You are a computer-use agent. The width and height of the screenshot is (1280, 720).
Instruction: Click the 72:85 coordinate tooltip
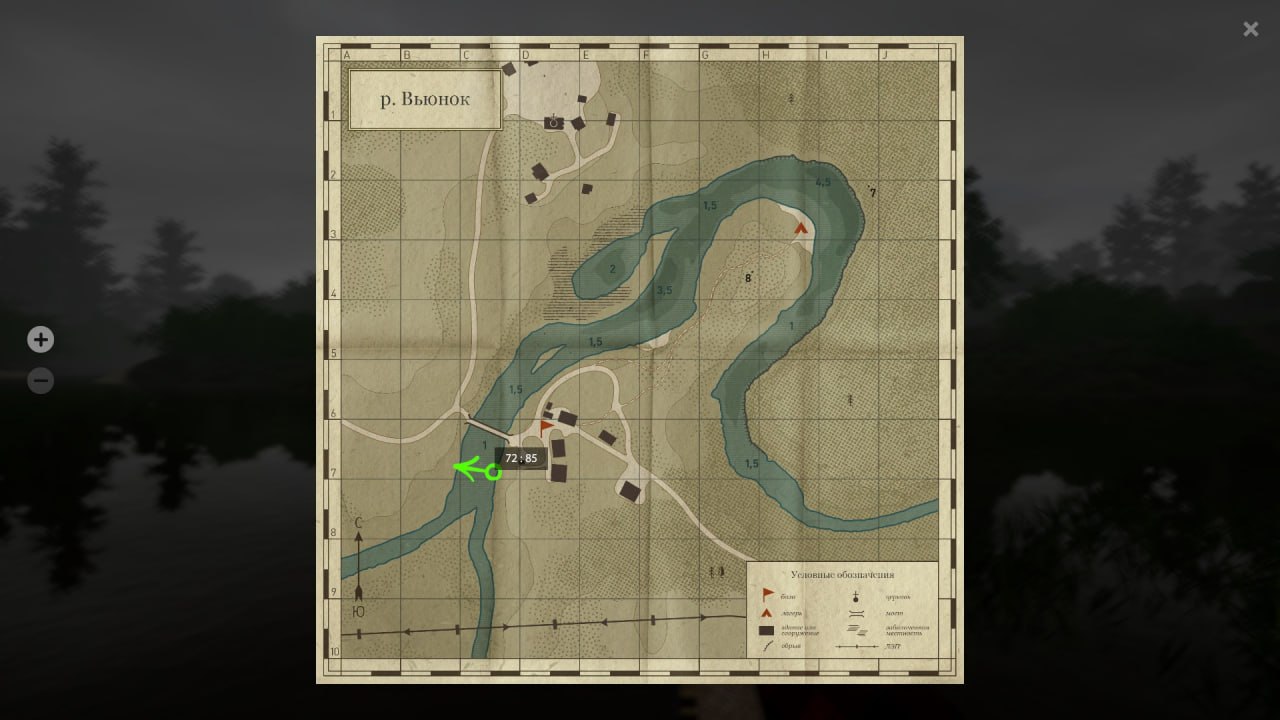[x=521, y=457]
